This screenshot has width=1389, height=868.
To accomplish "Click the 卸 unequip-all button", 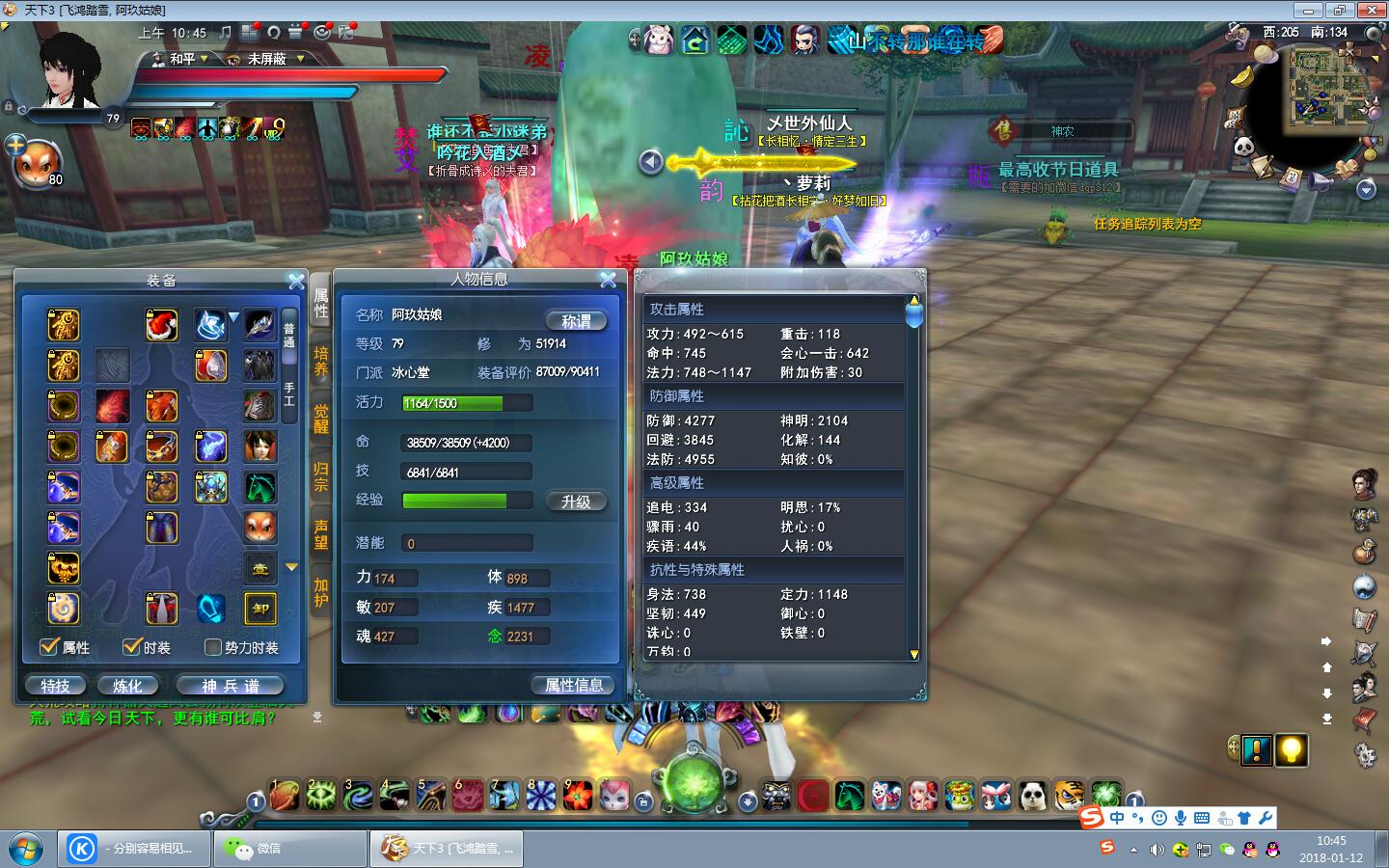I will 260,609.
